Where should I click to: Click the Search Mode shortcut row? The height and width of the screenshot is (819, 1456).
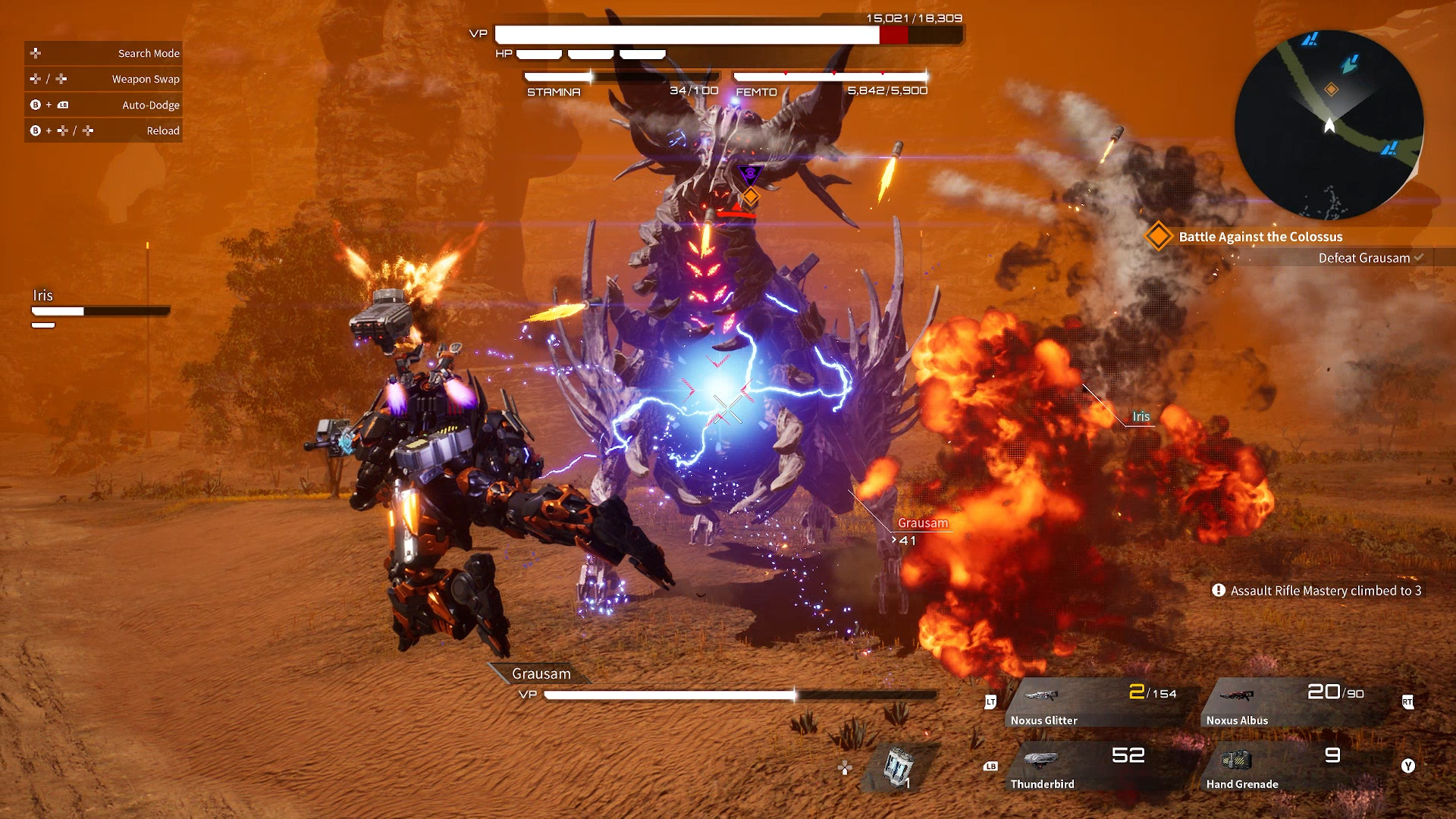pyautogui.click(x=104, y=53)
